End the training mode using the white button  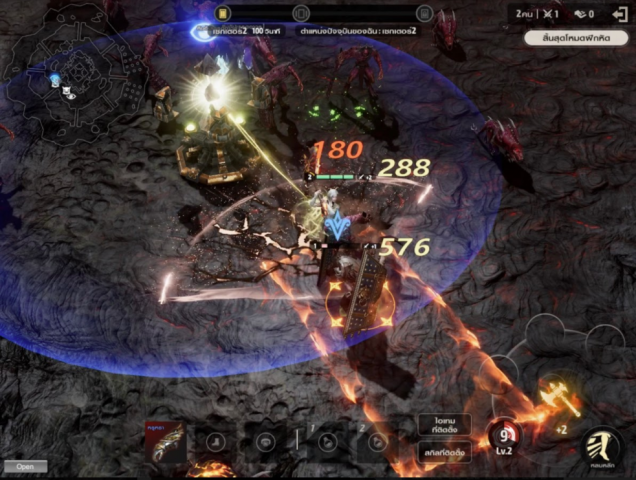pyautogui.click(x=575, y=38)
